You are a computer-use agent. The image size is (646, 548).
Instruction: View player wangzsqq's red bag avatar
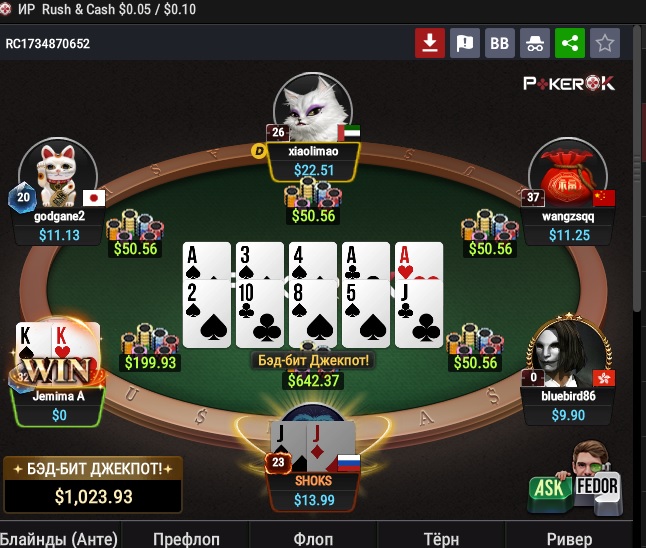click(x=568, y=173)
